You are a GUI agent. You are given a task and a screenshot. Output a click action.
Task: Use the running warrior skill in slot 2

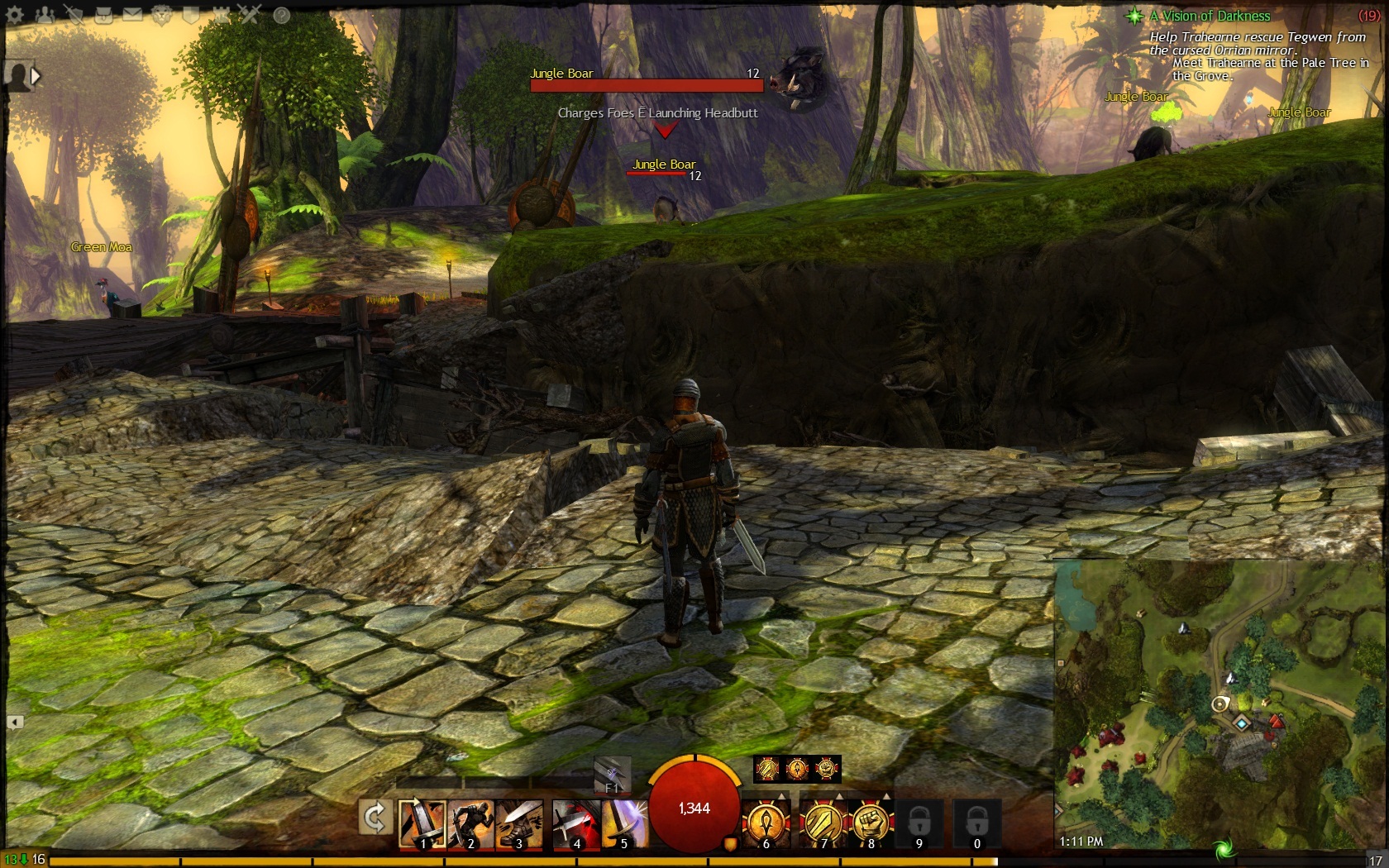coord(470,823)
